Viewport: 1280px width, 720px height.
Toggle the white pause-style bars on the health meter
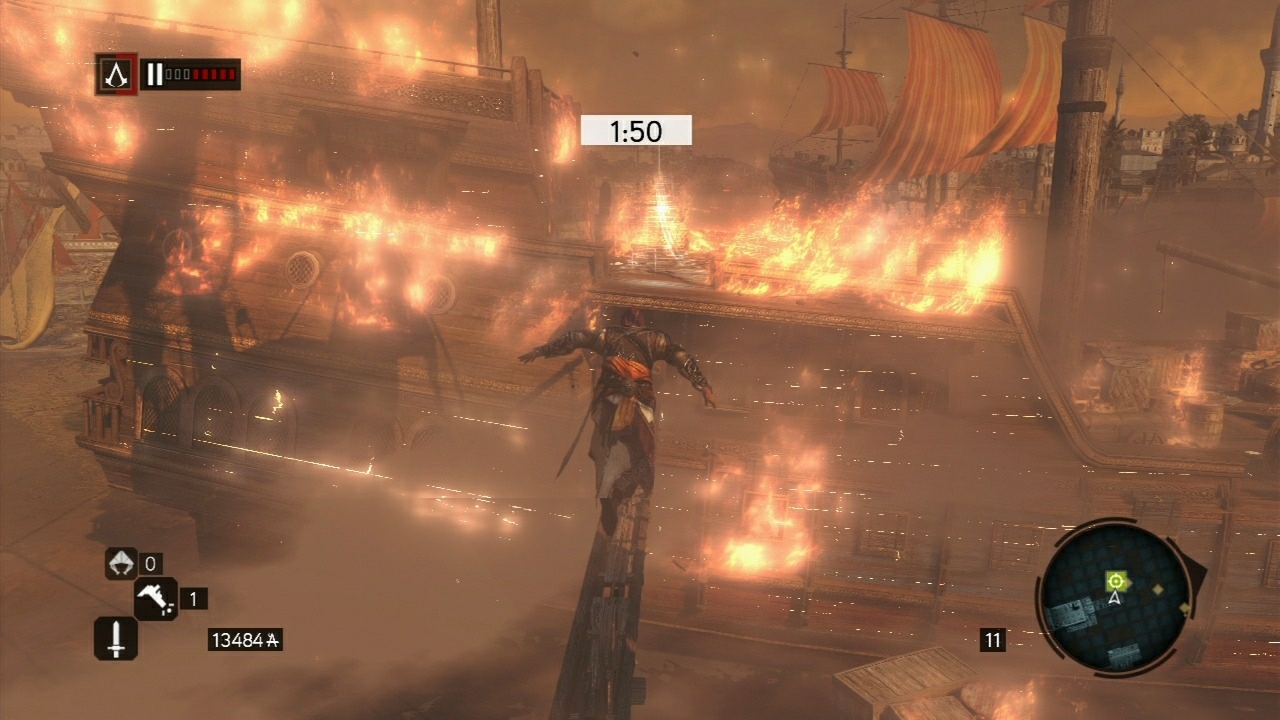155,73
